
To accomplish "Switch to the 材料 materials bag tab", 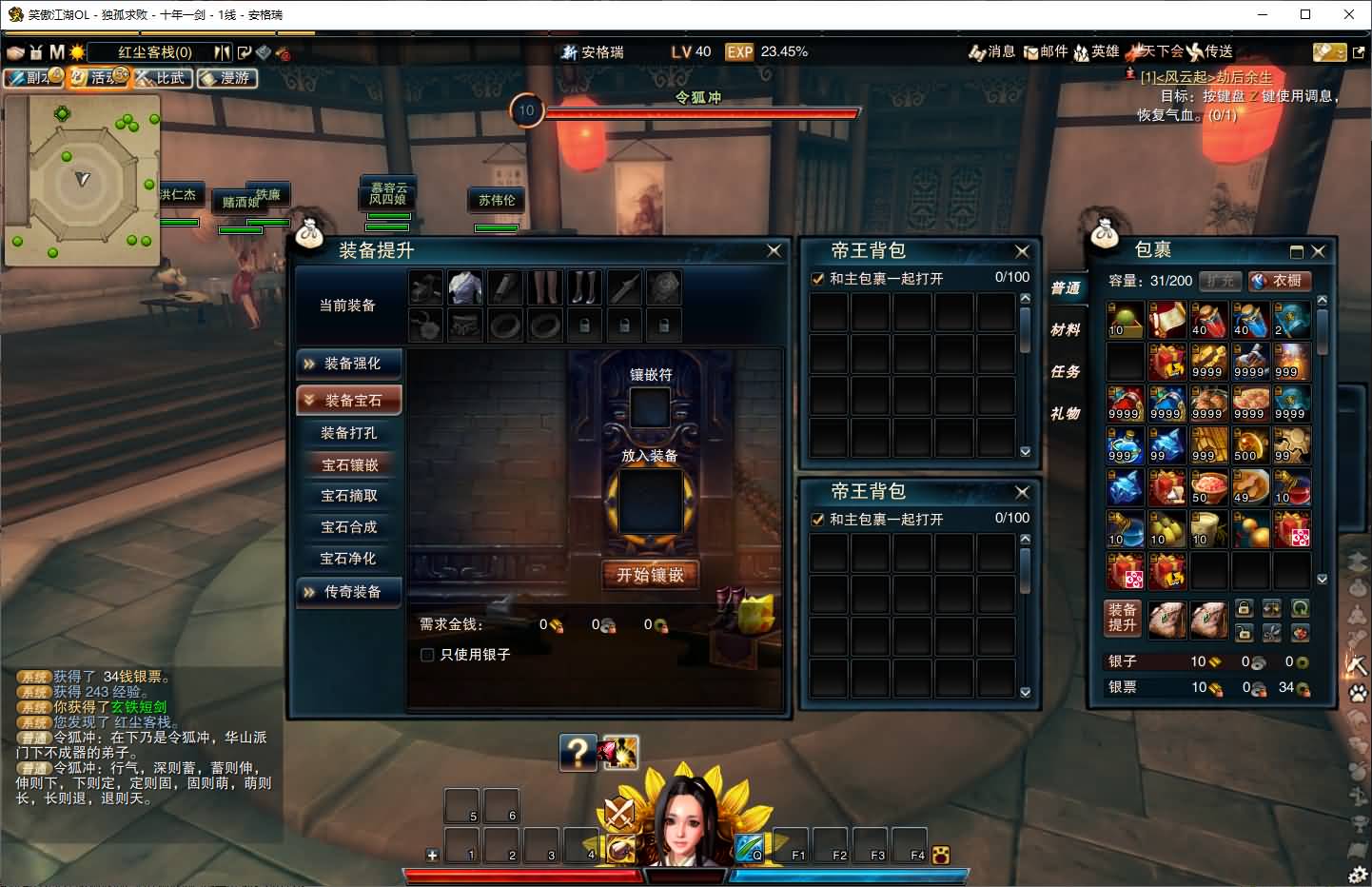I will click(1065, 330).
